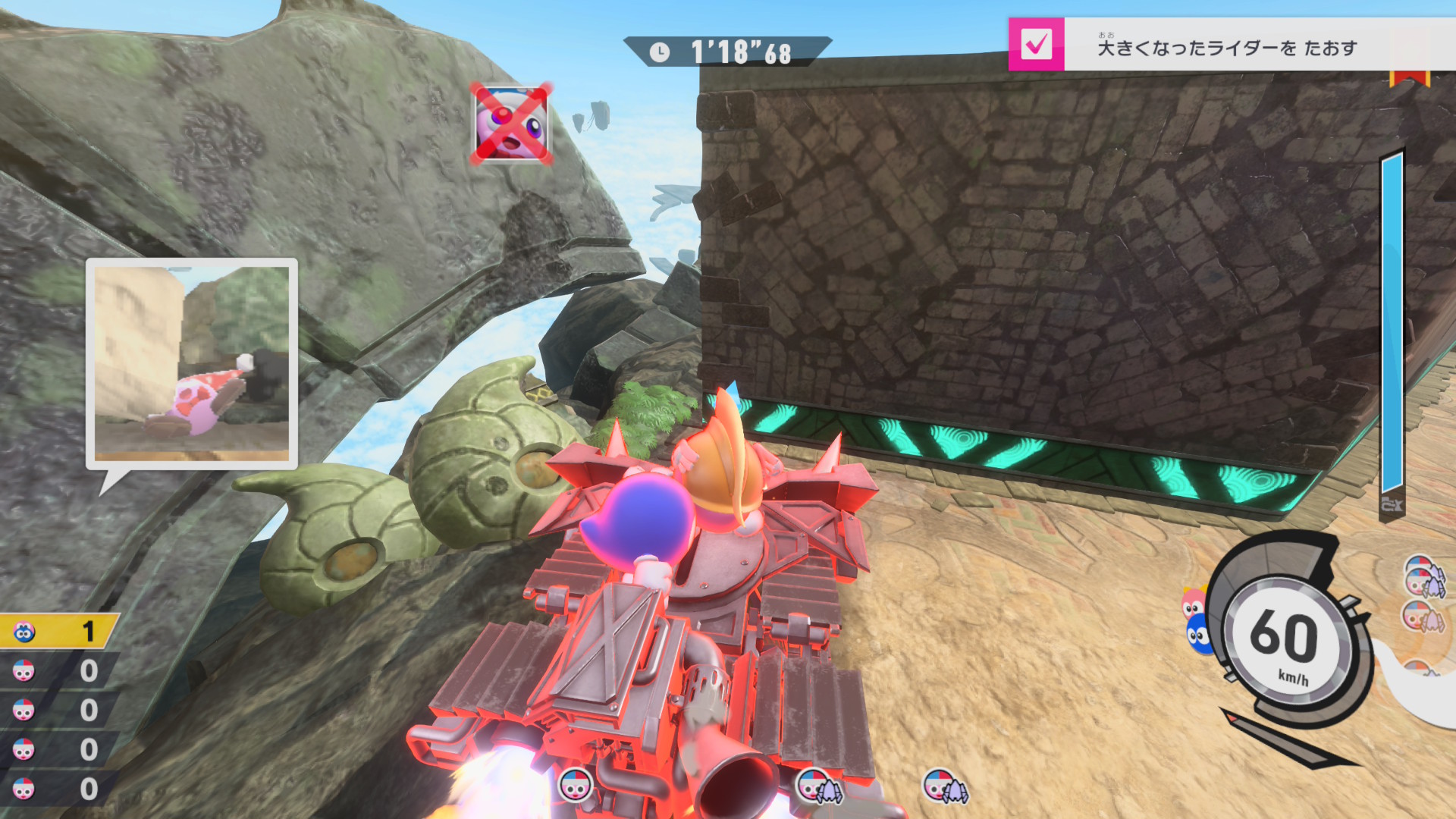
Task: Select the yellow highlighted scoreboard row
Action: coord(58,631)
